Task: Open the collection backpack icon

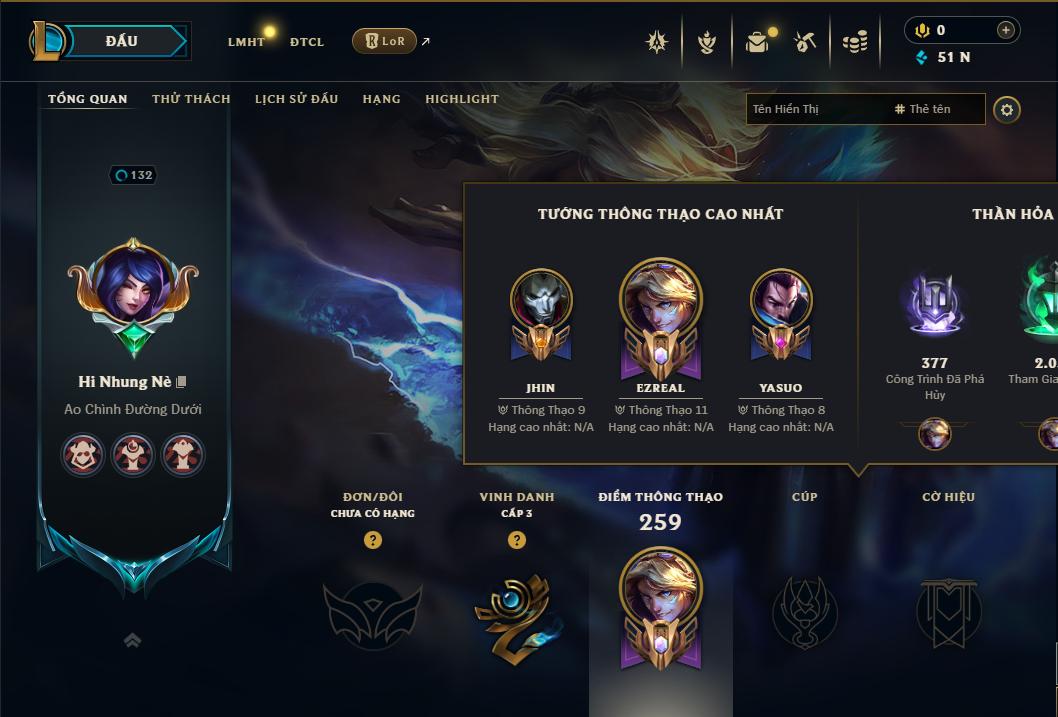Action: (x=757, y=42)
